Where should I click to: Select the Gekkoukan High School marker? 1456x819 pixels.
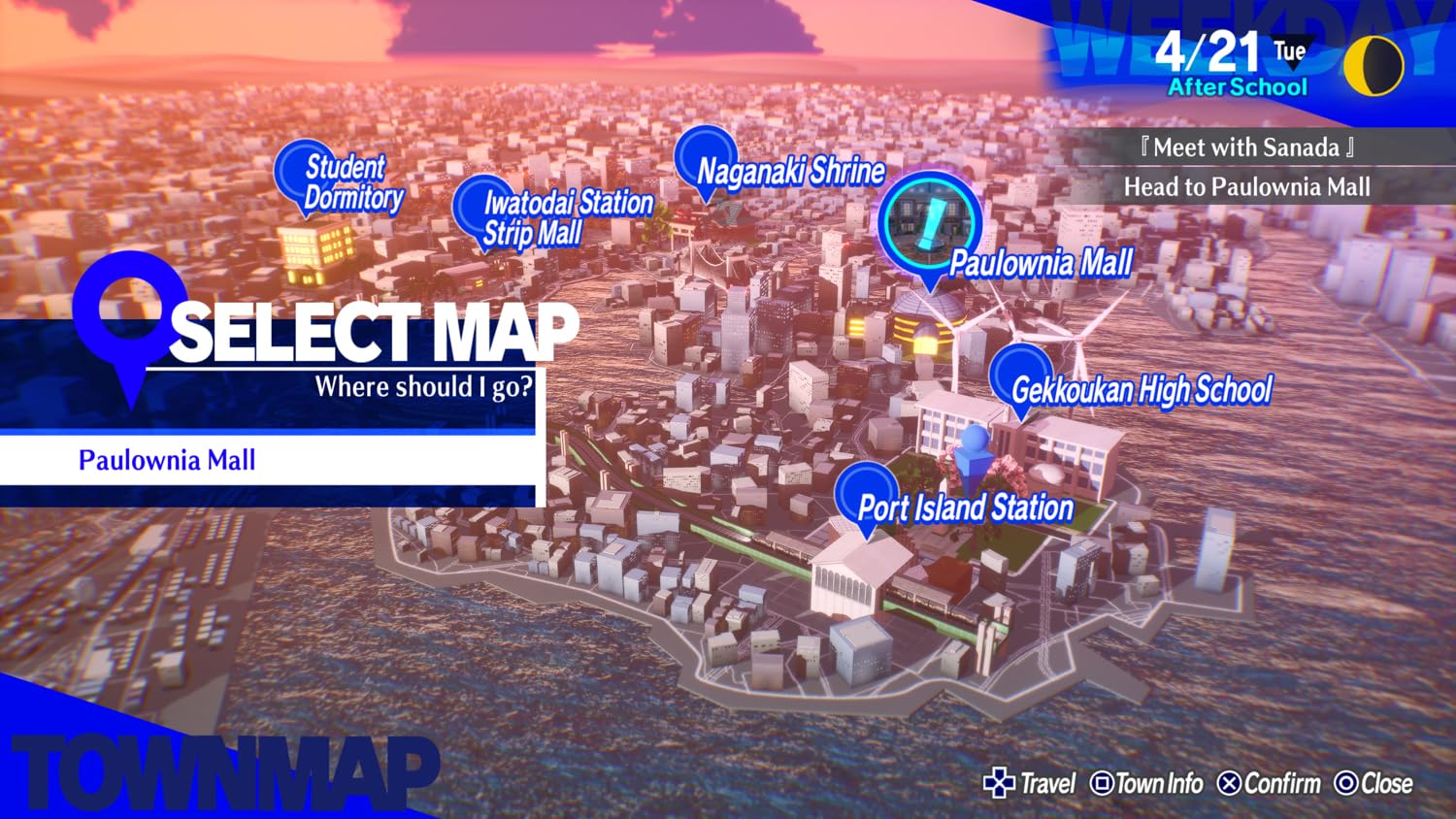click(x=1018, y=378)
